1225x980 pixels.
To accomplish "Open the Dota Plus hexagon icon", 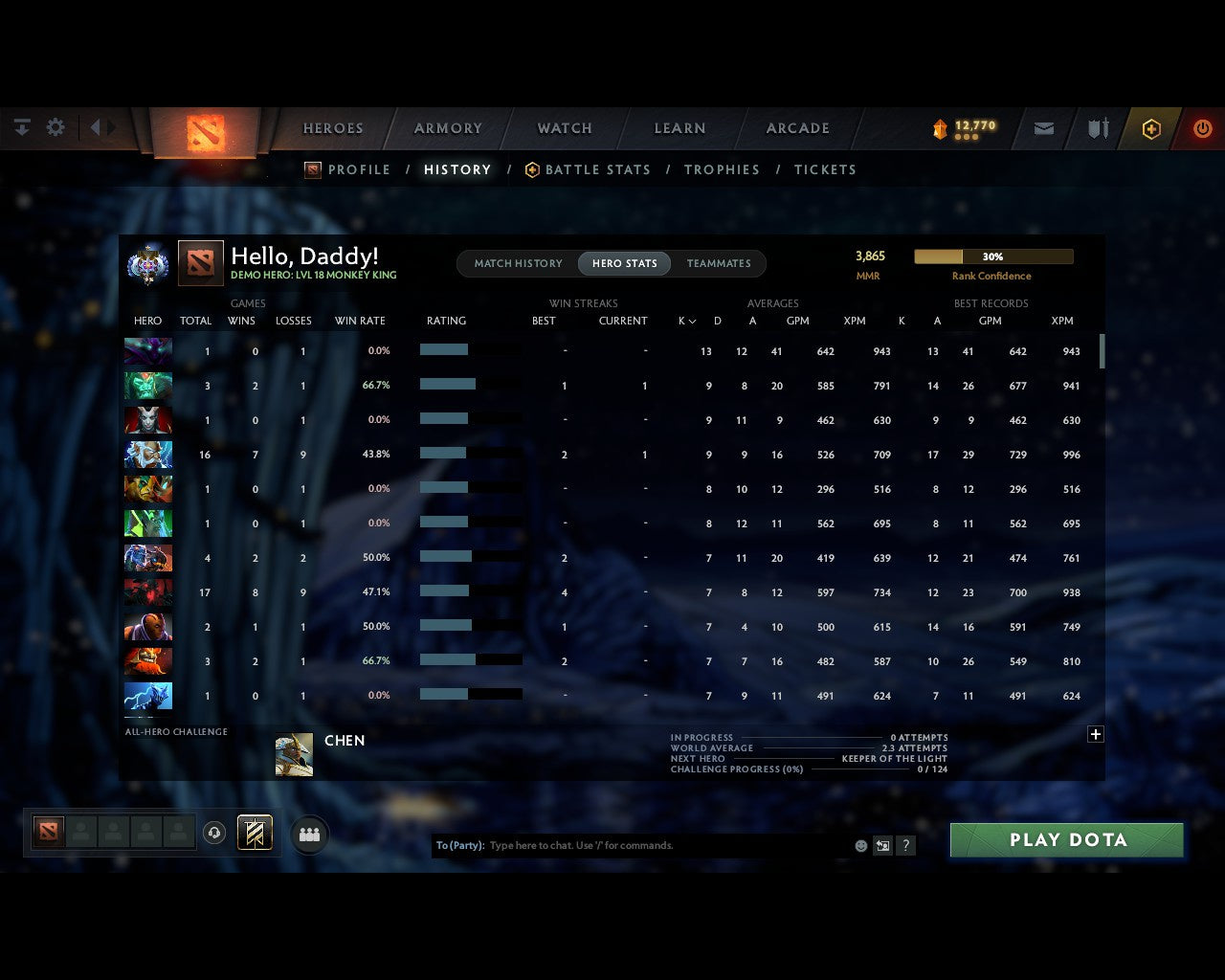I will pyautogui.click(x=1151, y=128).
